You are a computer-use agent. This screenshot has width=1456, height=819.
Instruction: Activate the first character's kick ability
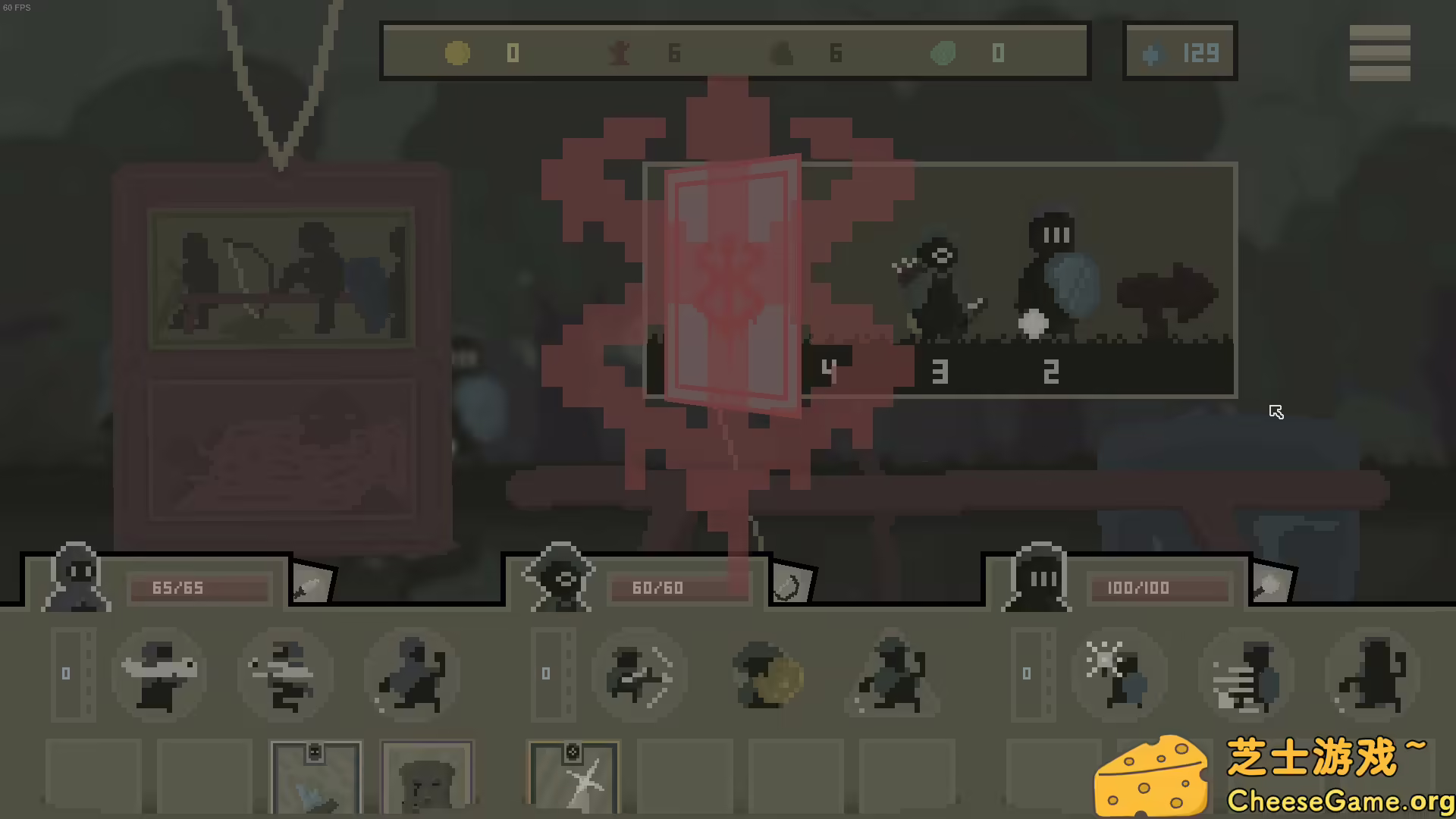click(412, 673)
